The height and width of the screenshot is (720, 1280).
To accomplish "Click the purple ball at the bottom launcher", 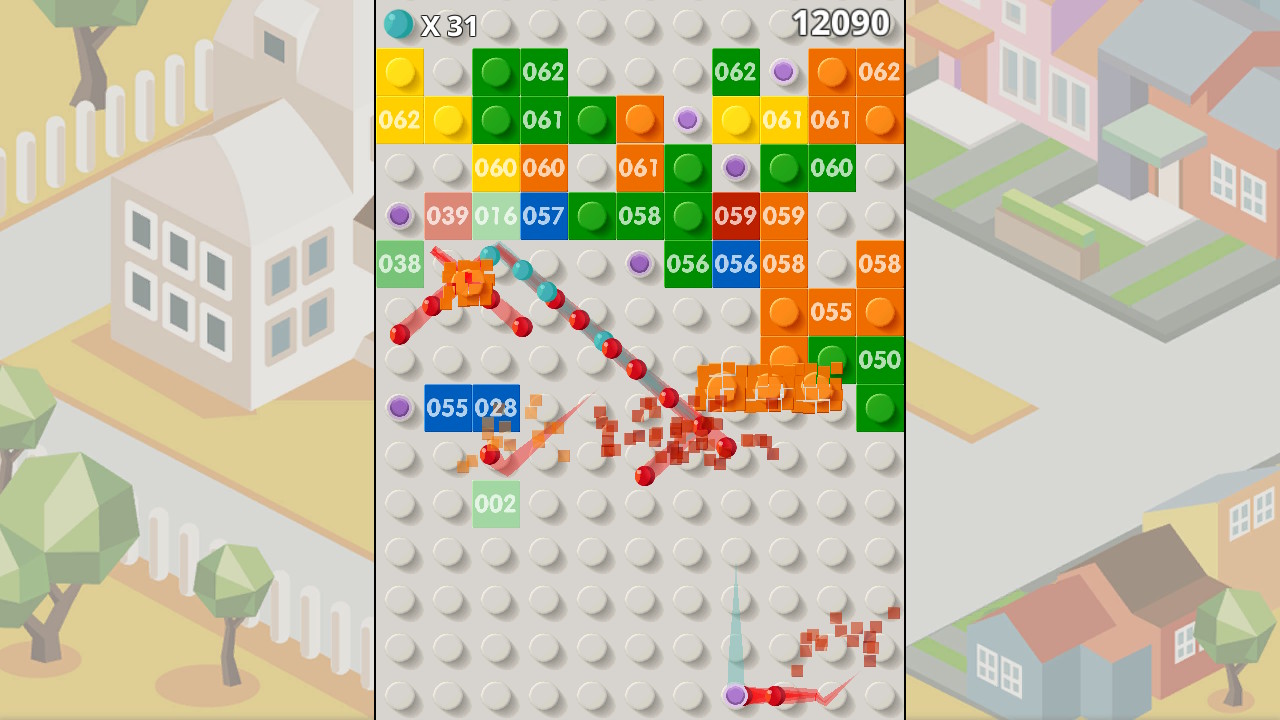I will click(736, 699).
